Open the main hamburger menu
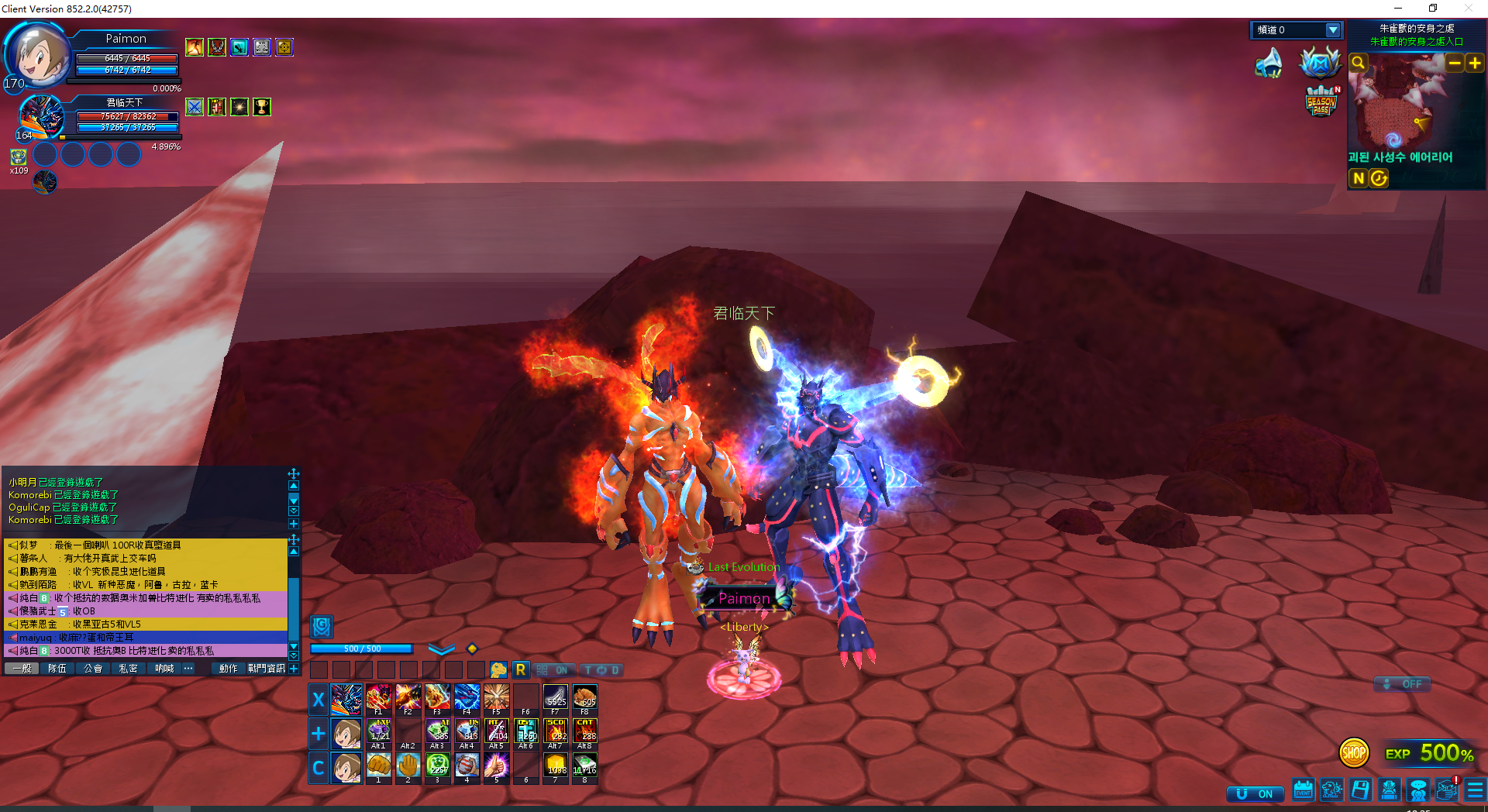 click(x=1475, y=790)
